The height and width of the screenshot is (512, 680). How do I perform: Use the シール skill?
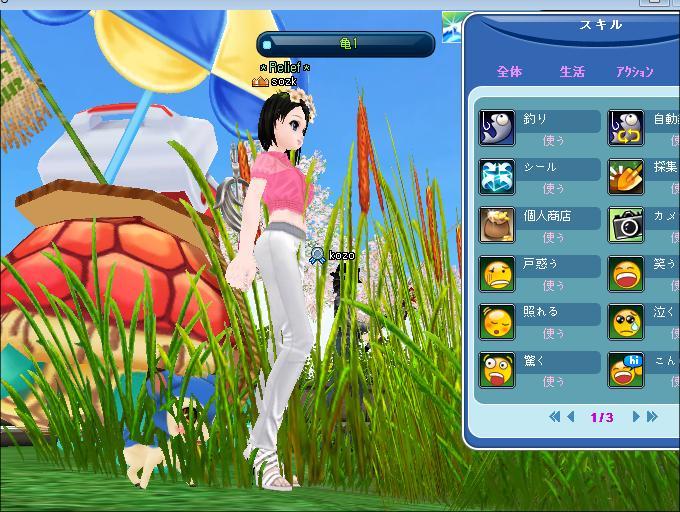554,189
